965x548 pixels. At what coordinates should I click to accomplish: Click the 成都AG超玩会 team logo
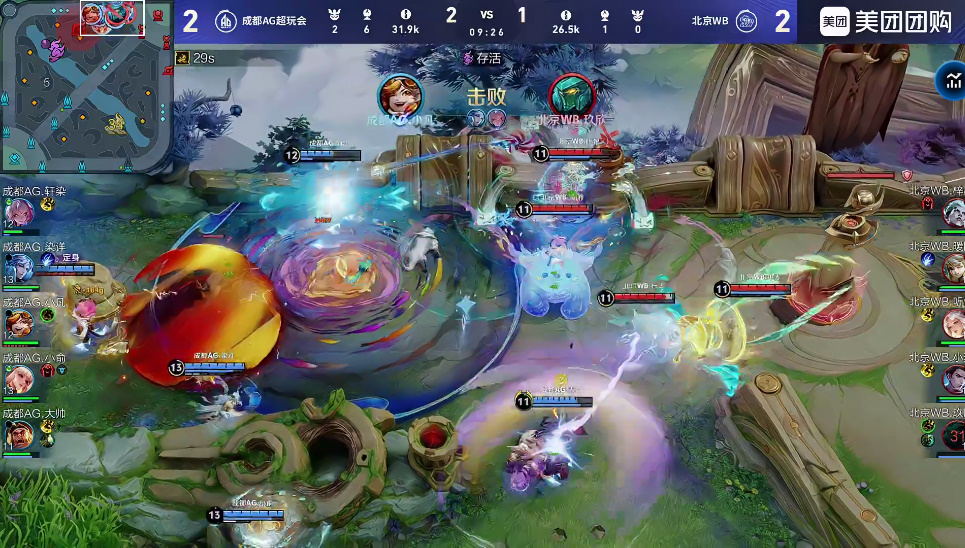coord(227,21)
